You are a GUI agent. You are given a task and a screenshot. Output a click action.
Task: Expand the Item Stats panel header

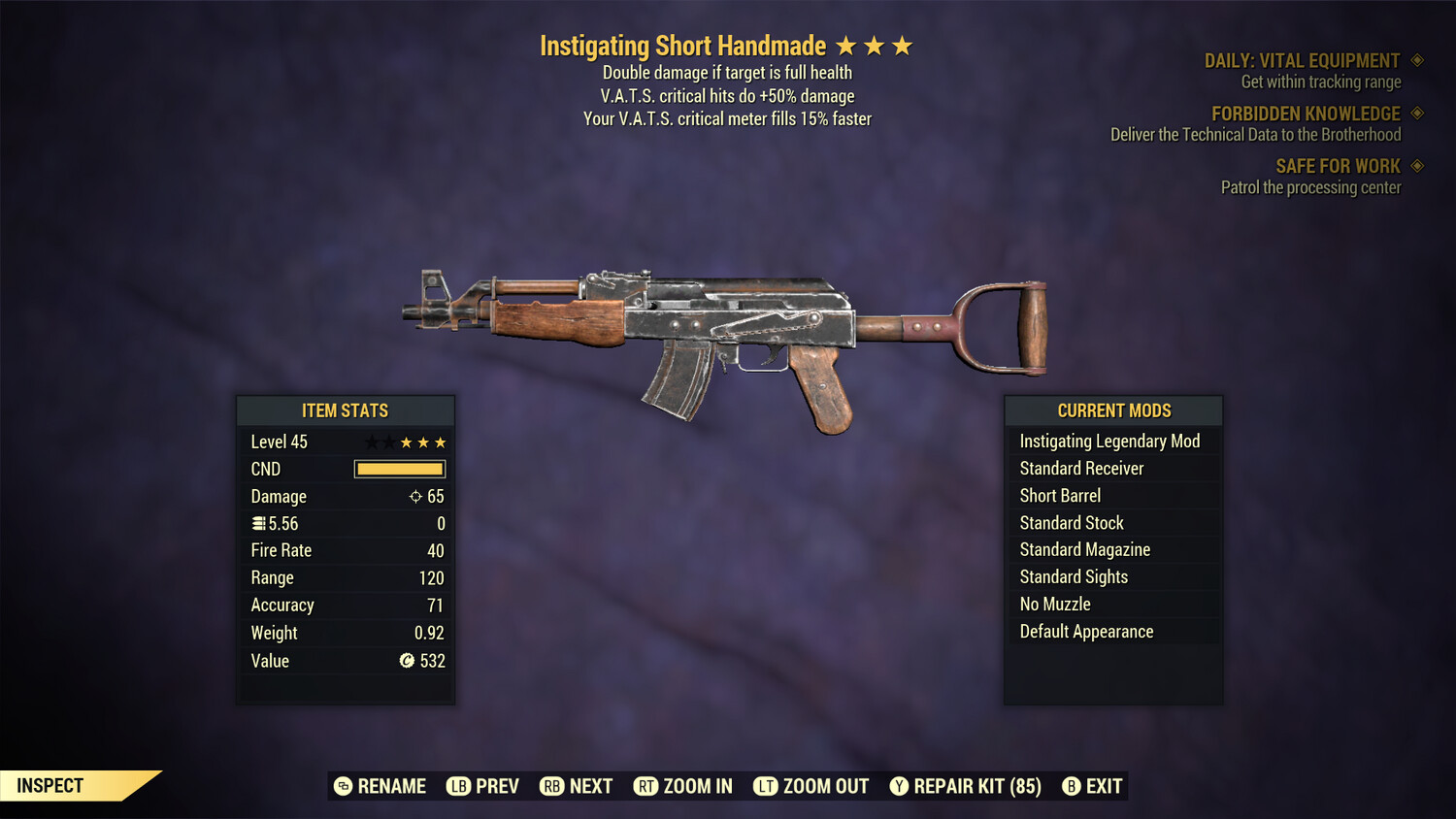(345, 410)
